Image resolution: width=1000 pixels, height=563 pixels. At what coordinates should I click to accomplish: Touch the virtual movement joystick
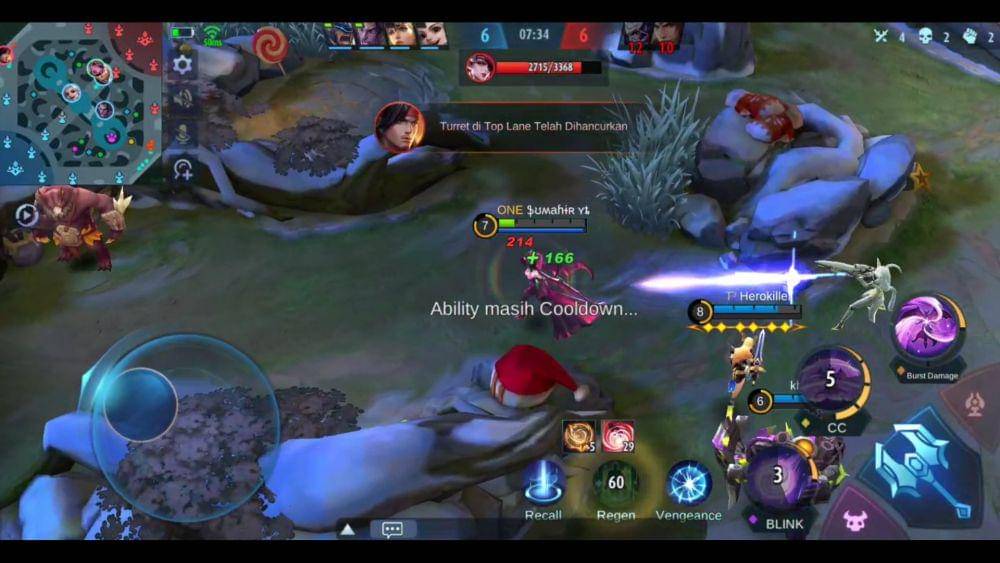tap(141, 405)
